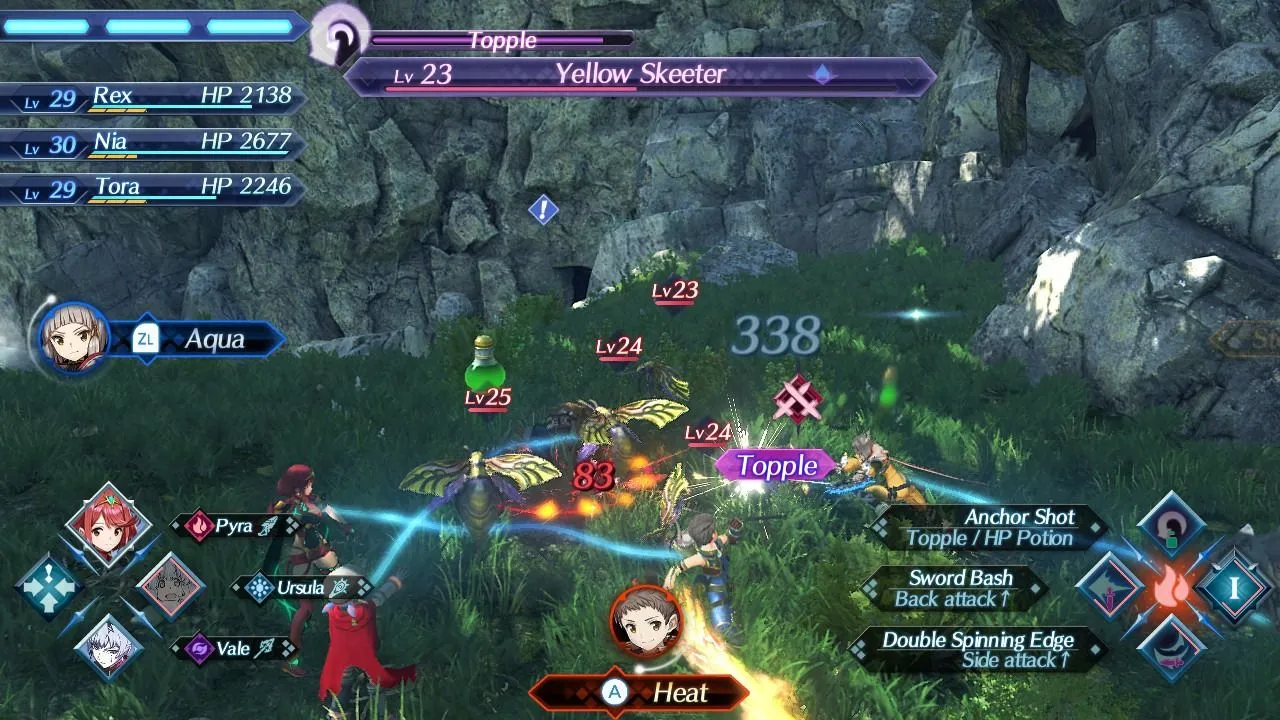
Task: Click the Ursula name tag
Action: click(300, 588)
